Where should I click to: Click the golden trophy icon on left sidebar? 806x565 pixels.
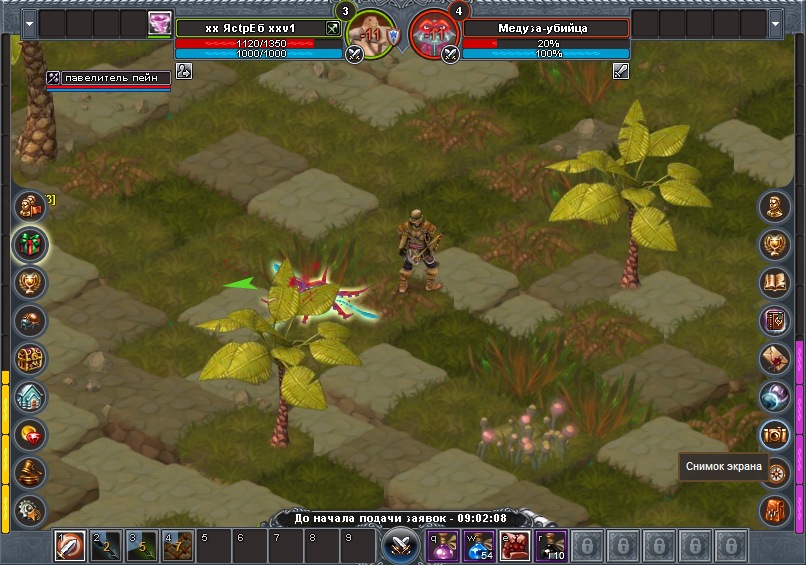(x=30, y=282)
